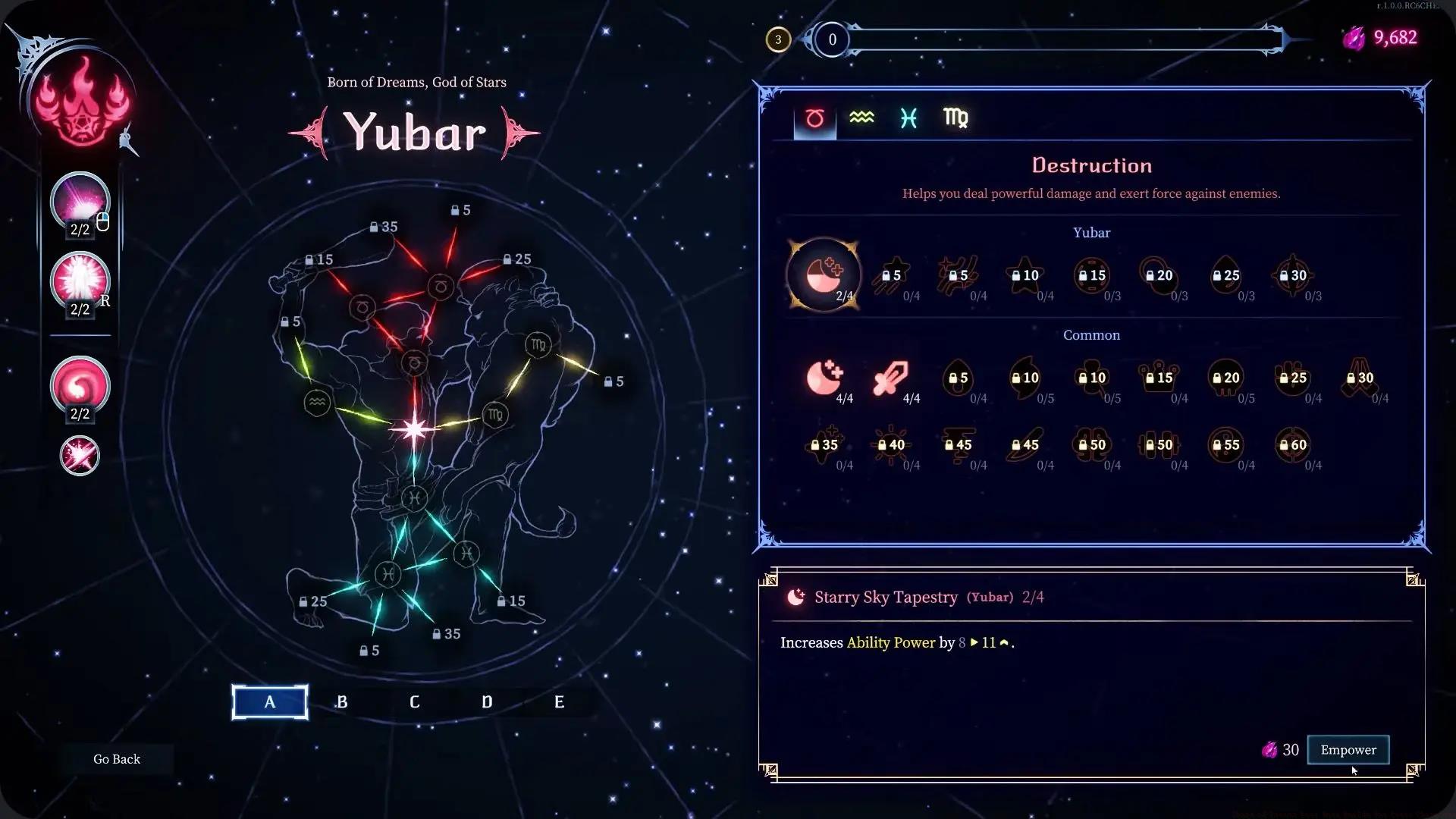Select the R-key ultimate ability icon
This screenshot has width=1456, height=819.
(80, 281)
